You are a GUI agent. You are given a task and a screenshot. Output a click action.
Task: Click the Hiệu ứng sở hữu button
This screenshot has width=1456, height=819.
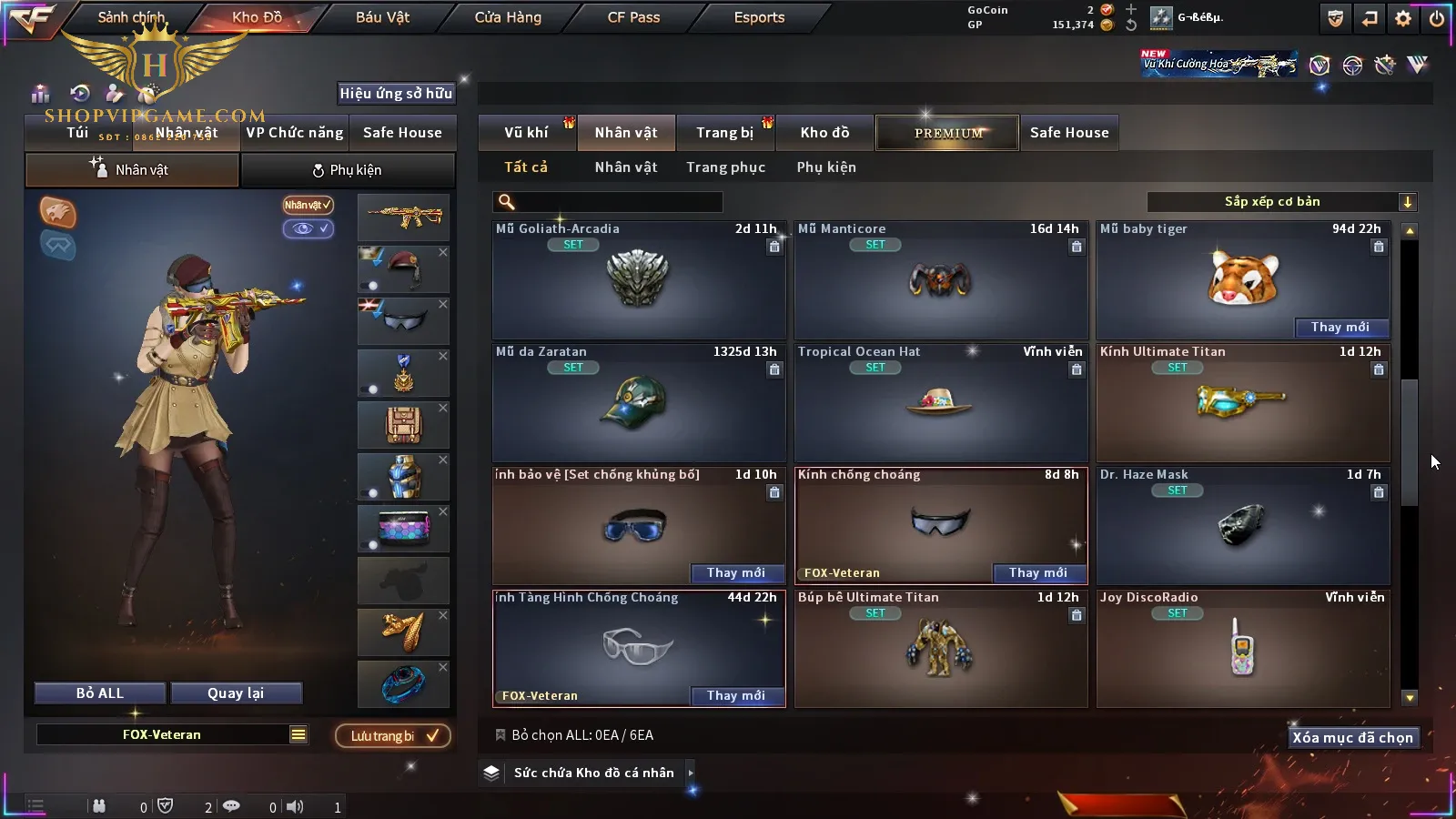point(396,94)
